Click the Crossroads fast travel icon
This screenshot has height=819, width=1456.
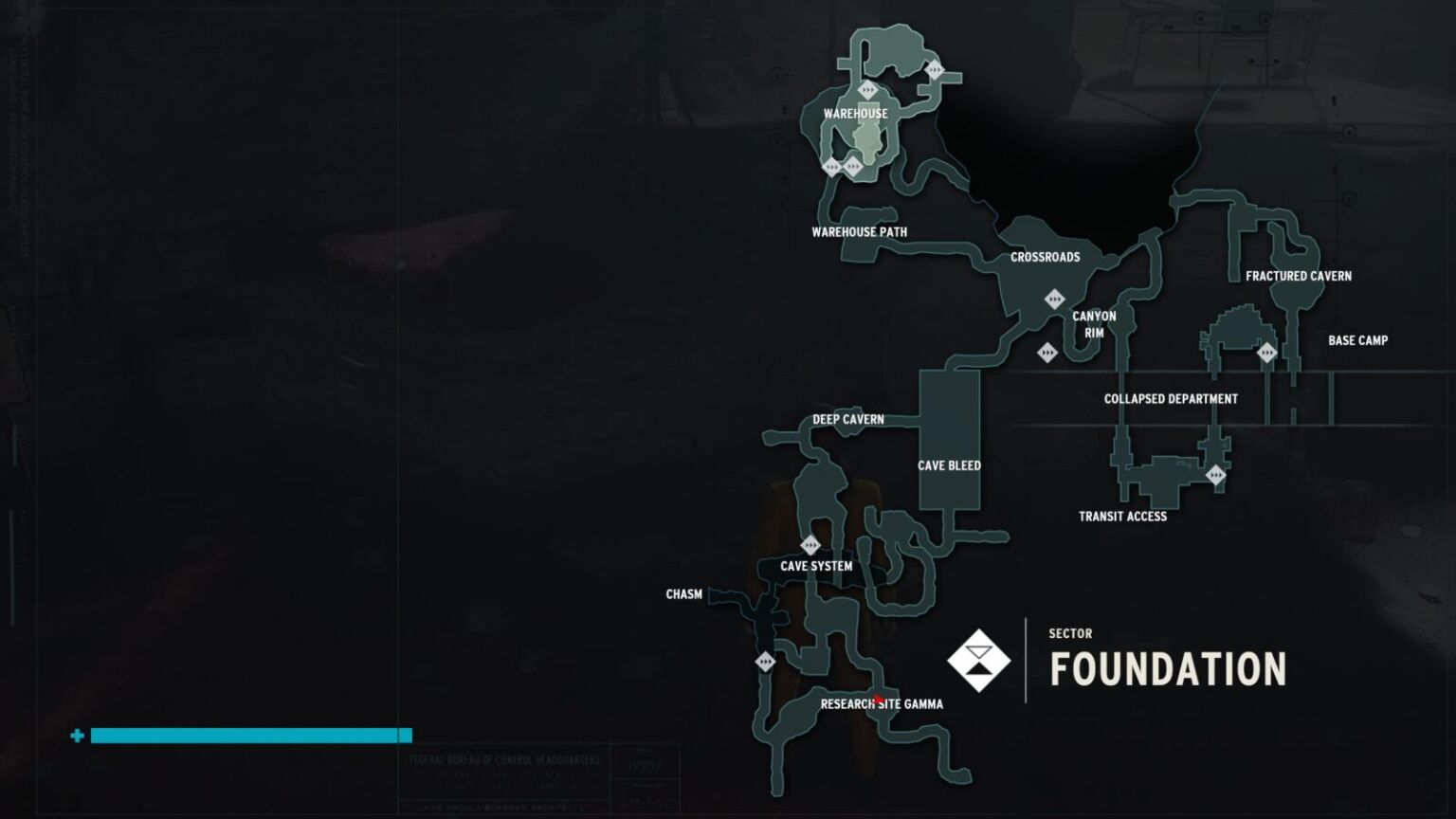(x=1055, y=299)
